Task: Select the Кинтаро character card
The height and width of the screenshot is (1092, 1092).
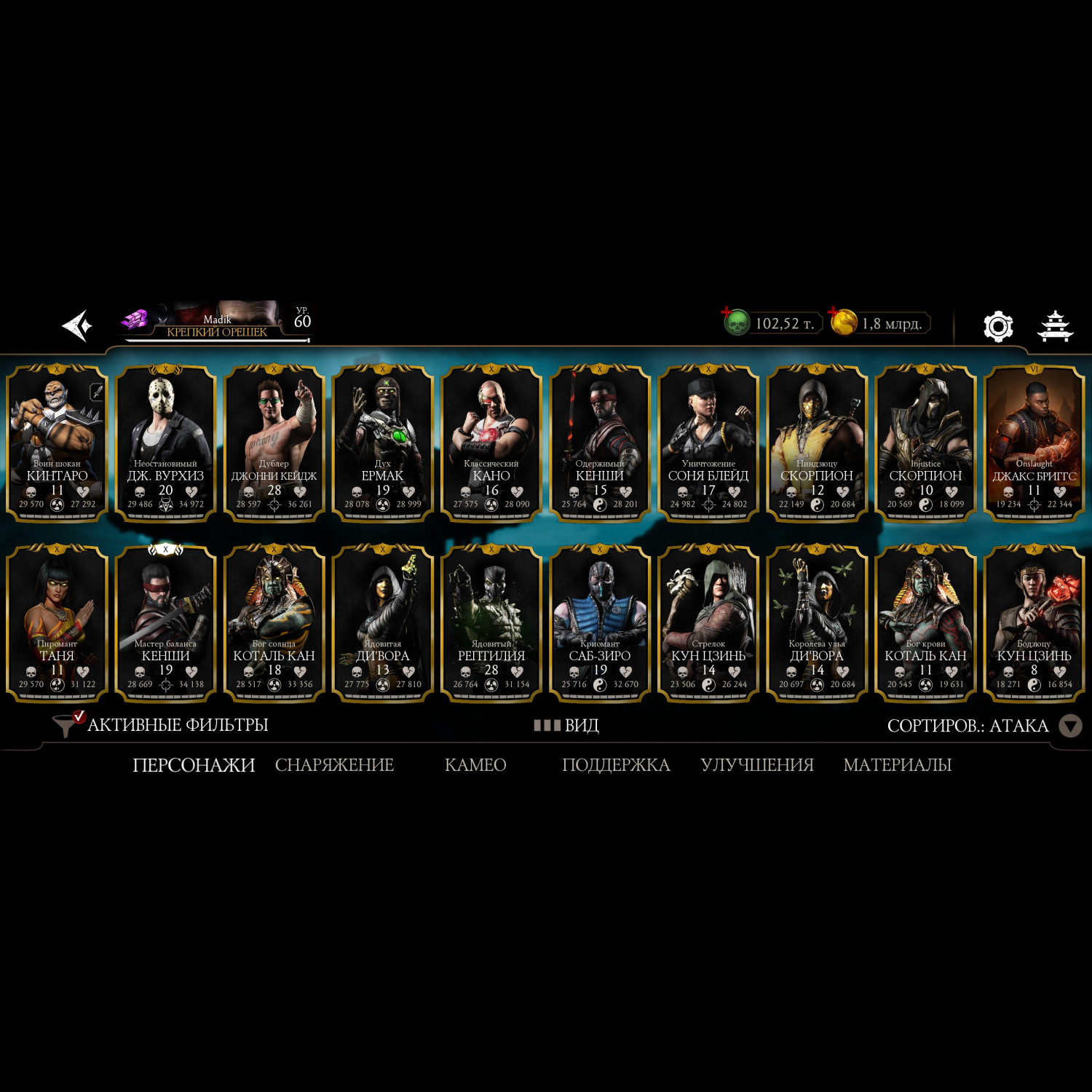Action: point(57,443)
